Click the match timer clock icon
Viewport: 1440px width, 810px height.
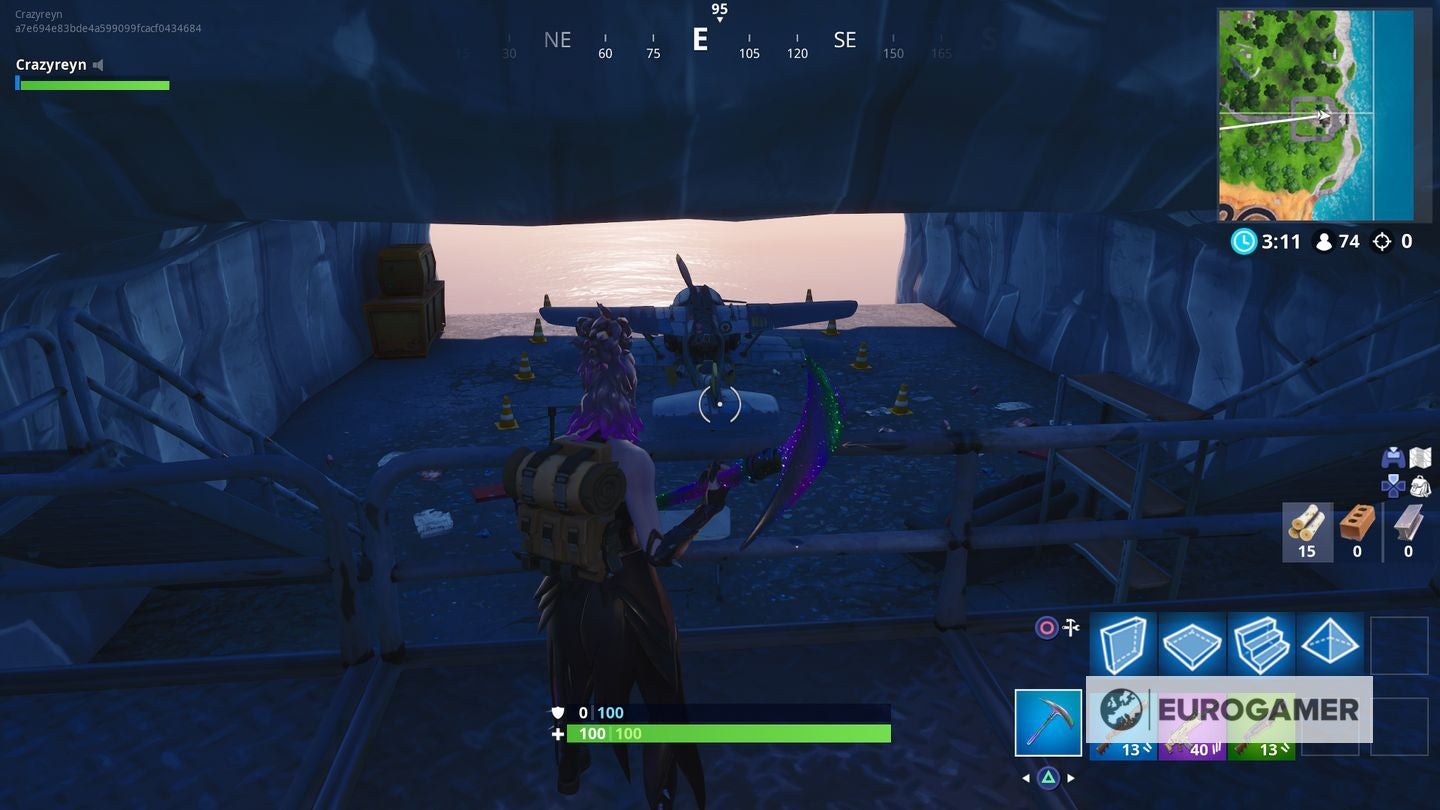tap(1243, 241)
